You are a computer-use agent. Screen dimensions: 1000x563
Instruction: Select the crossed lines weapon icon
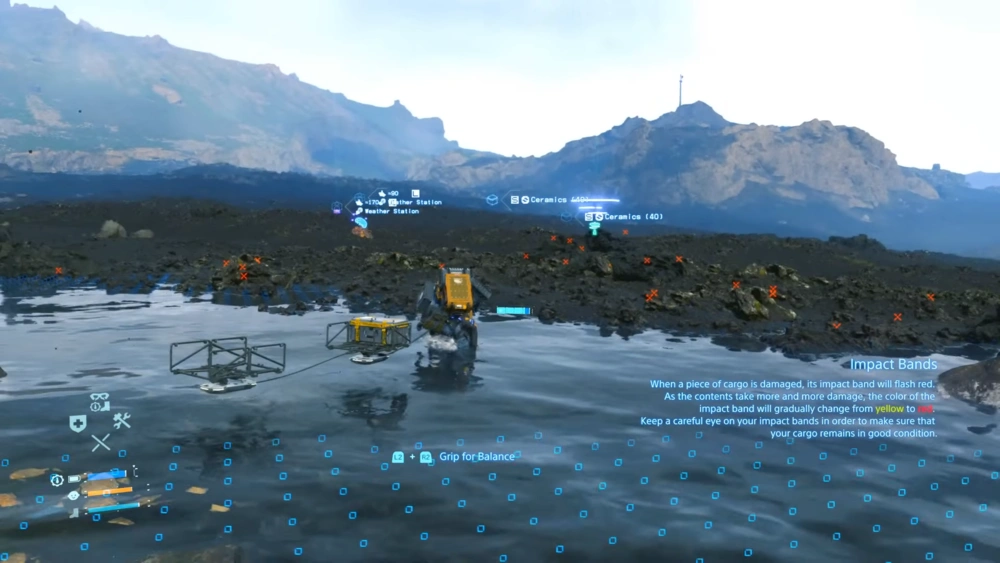[x=100, y=442]
